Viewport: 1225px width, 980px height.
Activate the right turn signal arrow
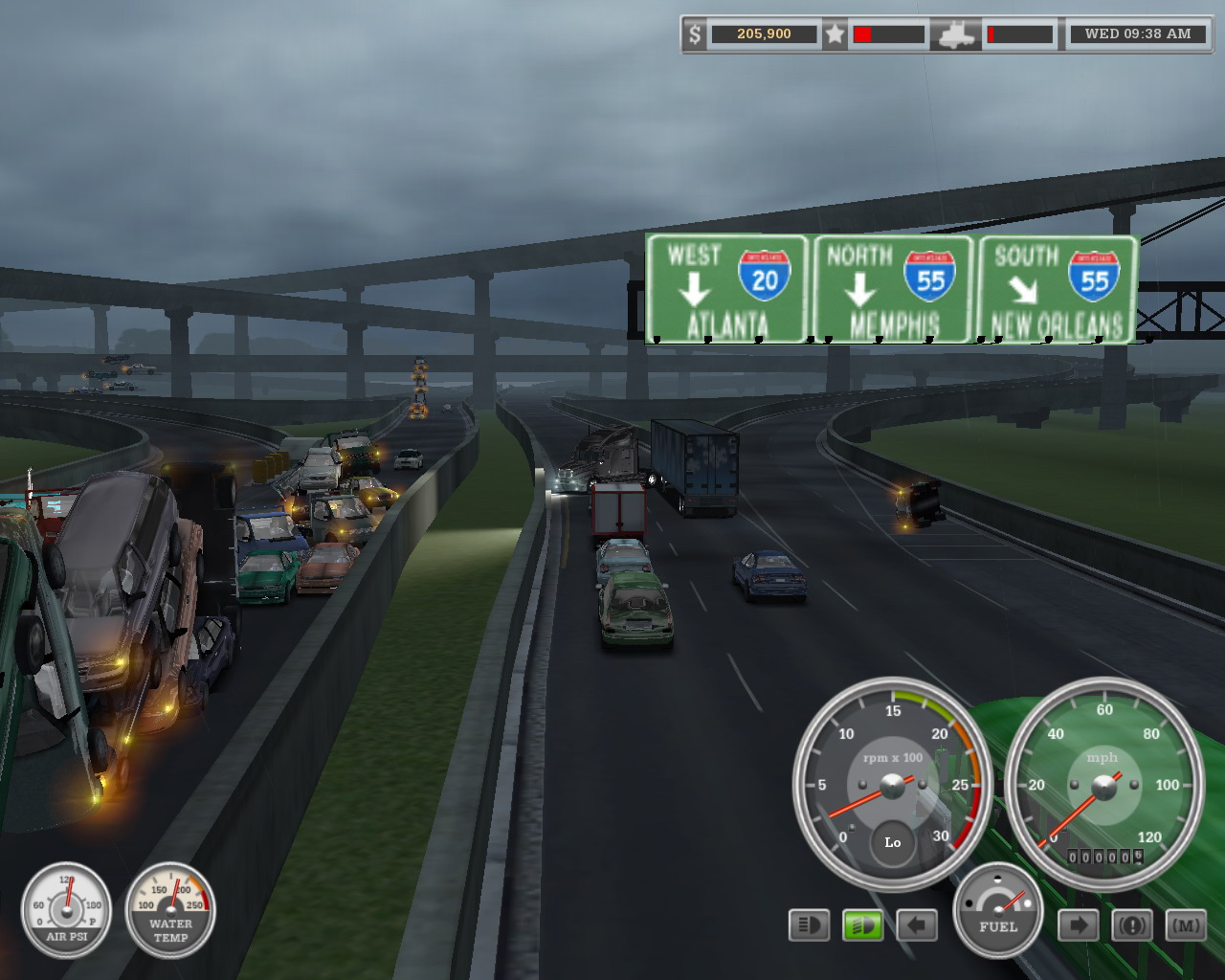(1078, 925)
